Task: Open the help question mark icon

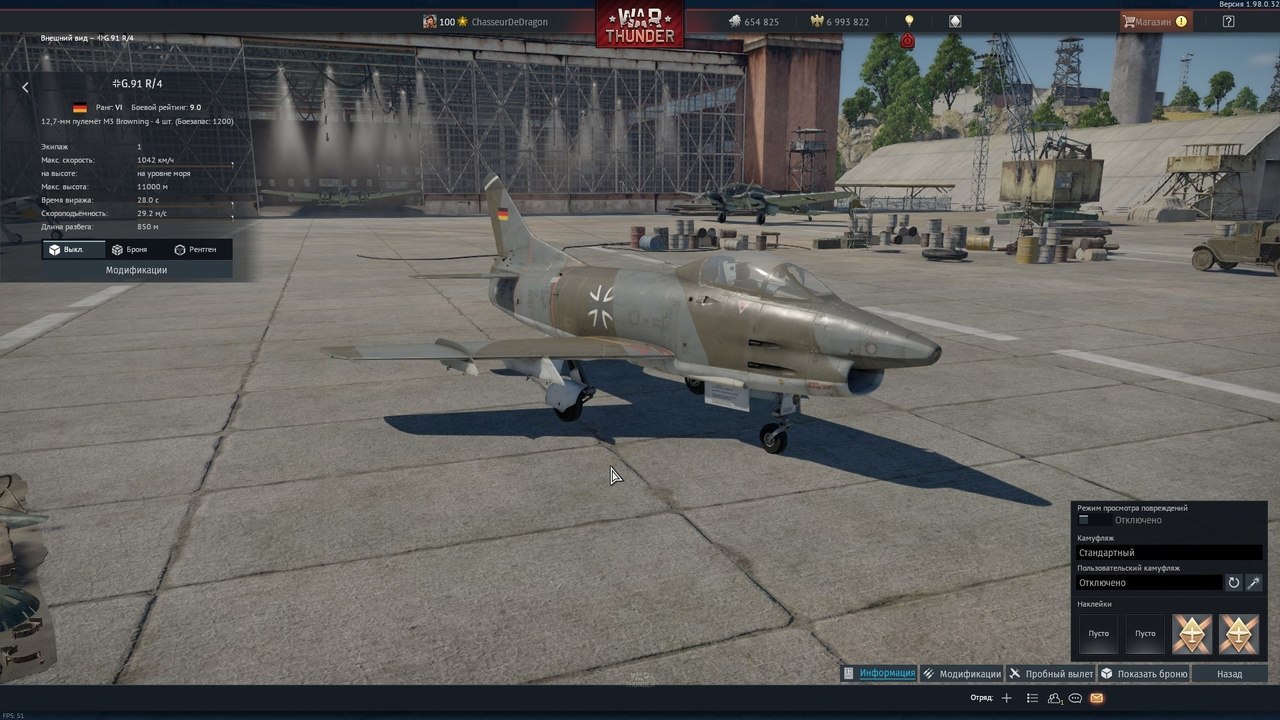Action: pyautogui.click(x=1229, y=21)
